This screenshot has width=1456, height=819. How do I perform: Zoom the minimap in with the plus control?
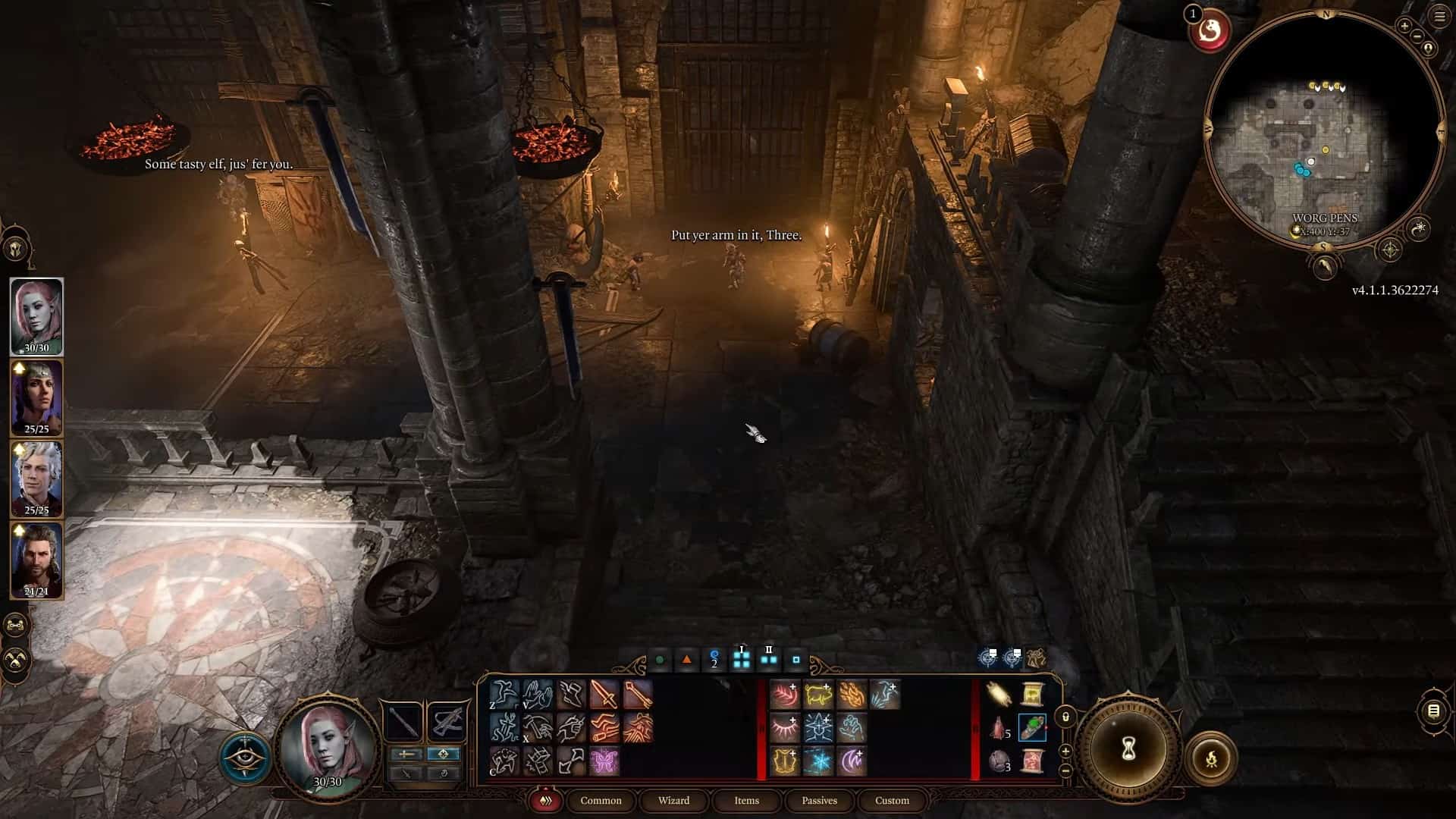[1404, 26]
